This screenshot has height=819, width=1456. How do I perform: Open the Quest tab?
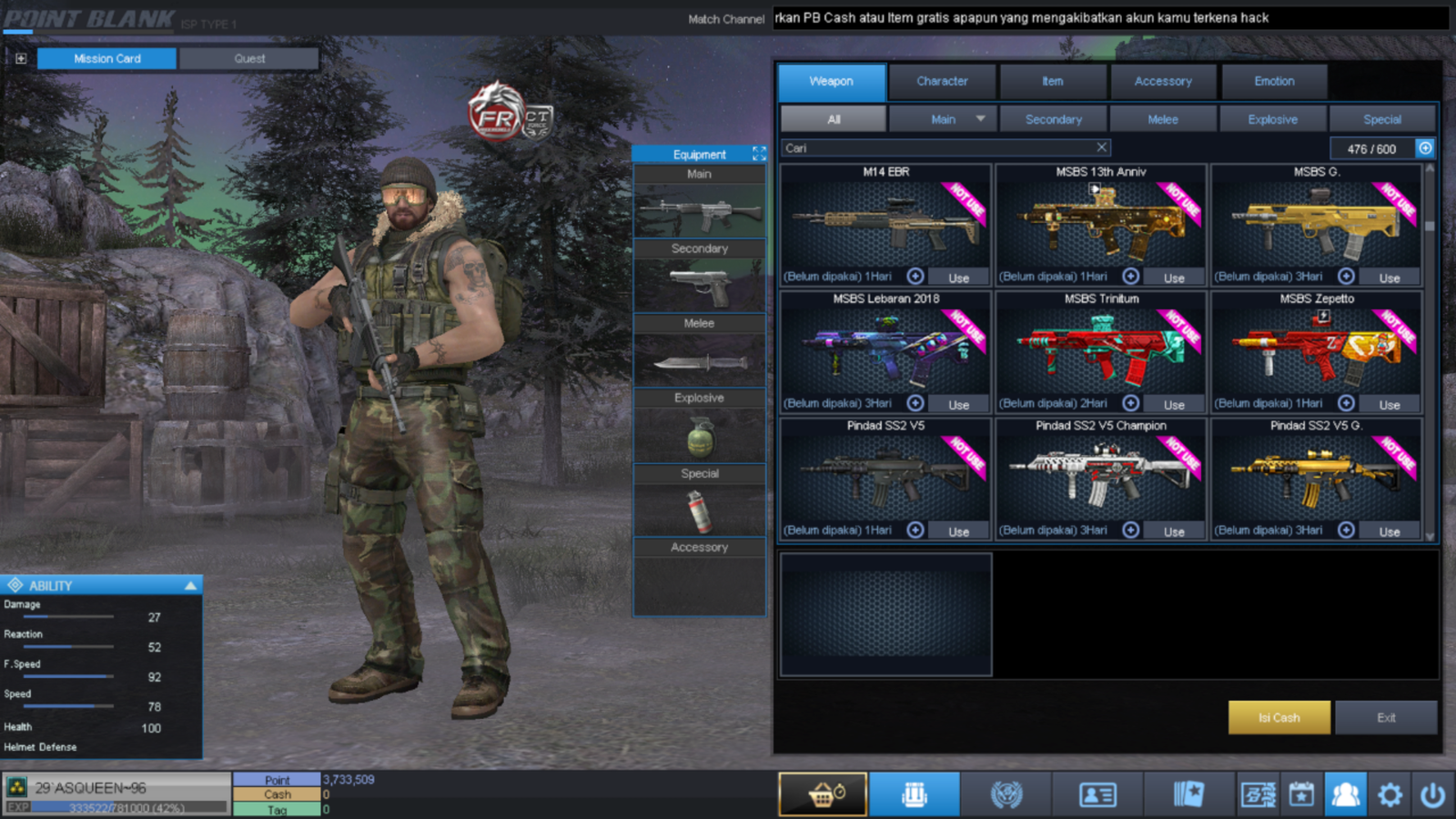pos(249,58)
